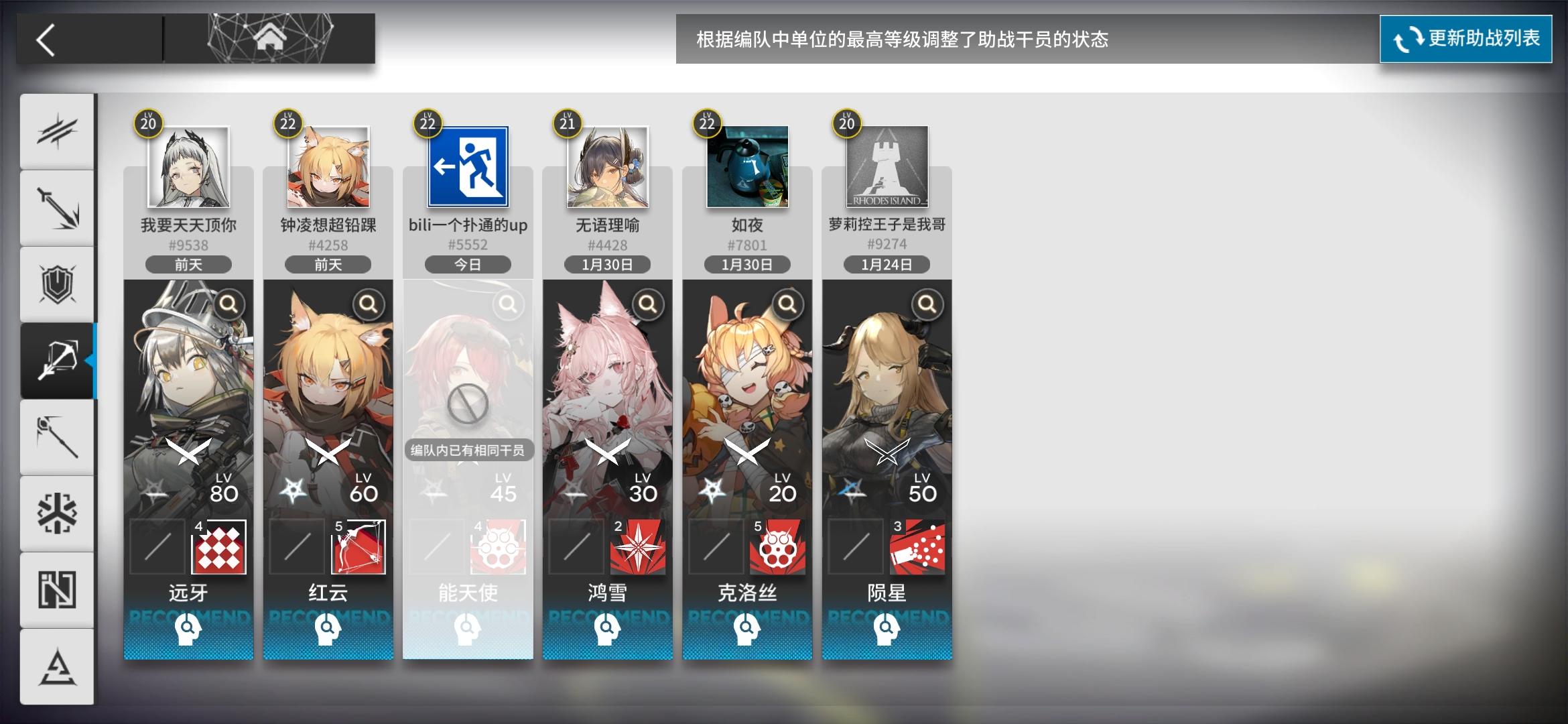Click the RECOMMEND head icon under 陨星
This screenshot has width=1568, height=724.
click(x=886, y=630)
